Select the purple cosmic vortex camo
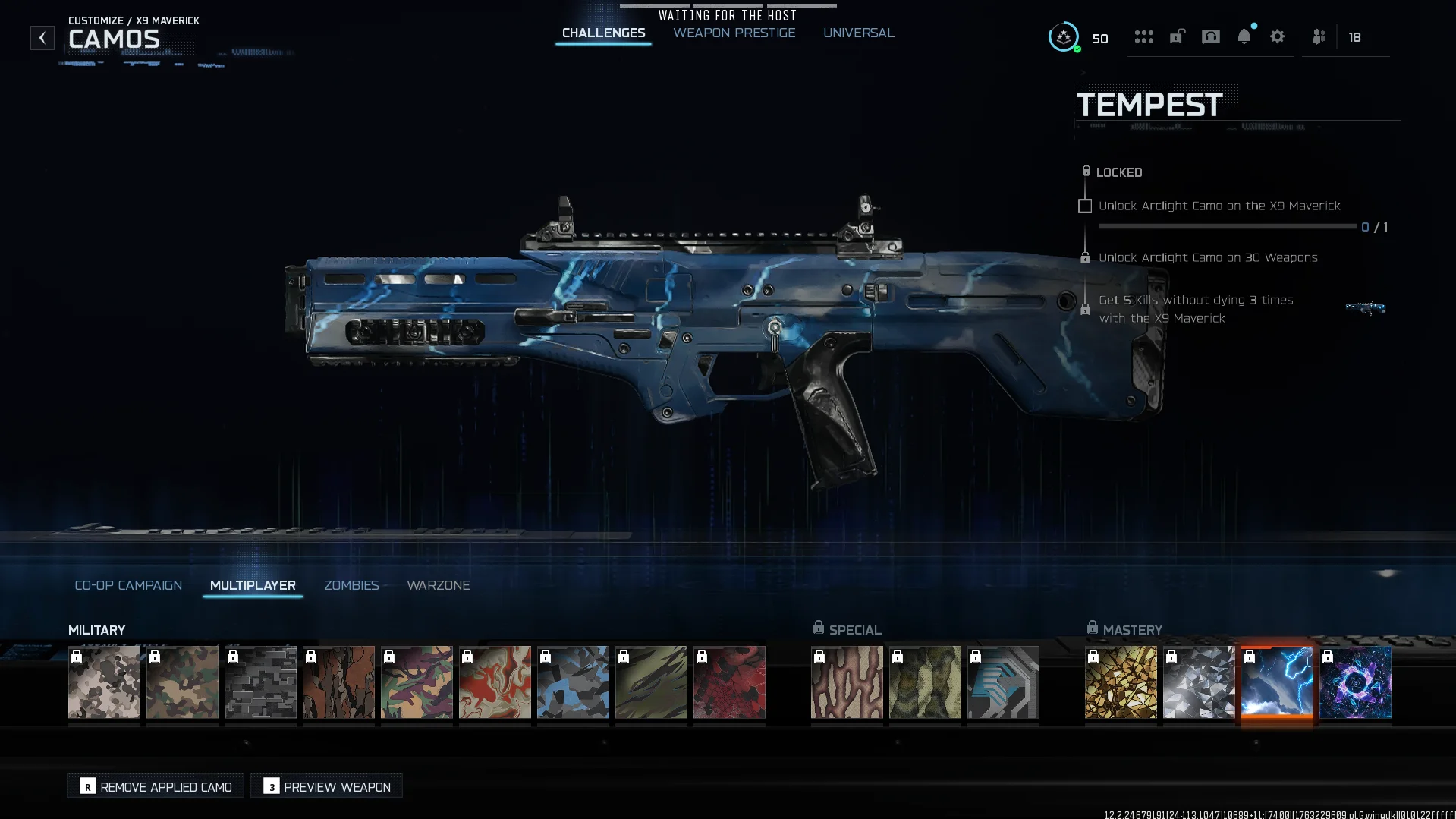The image size is (1456, 819). point(1355,682)
